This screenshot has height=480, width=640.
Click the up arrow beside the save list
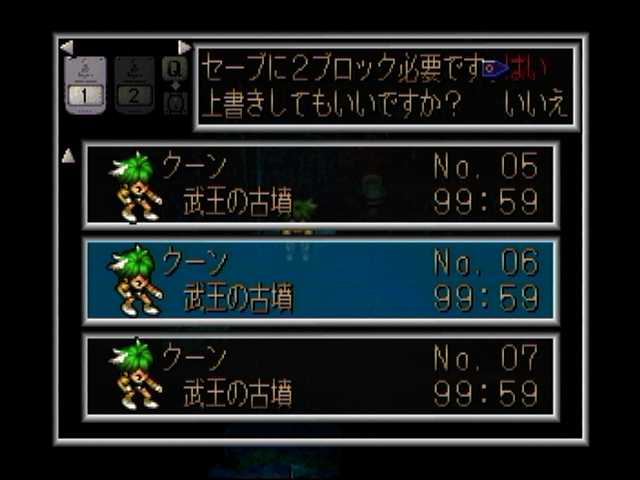[x=69, y=156]
